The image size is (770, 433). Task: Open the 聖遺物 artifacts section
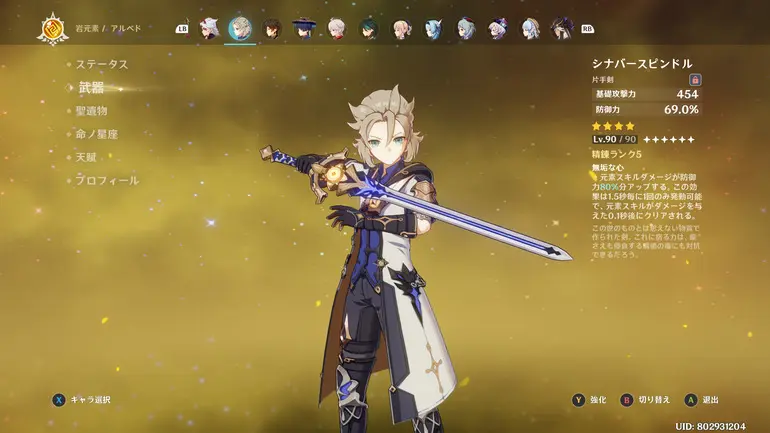click(x=91, y=111)
